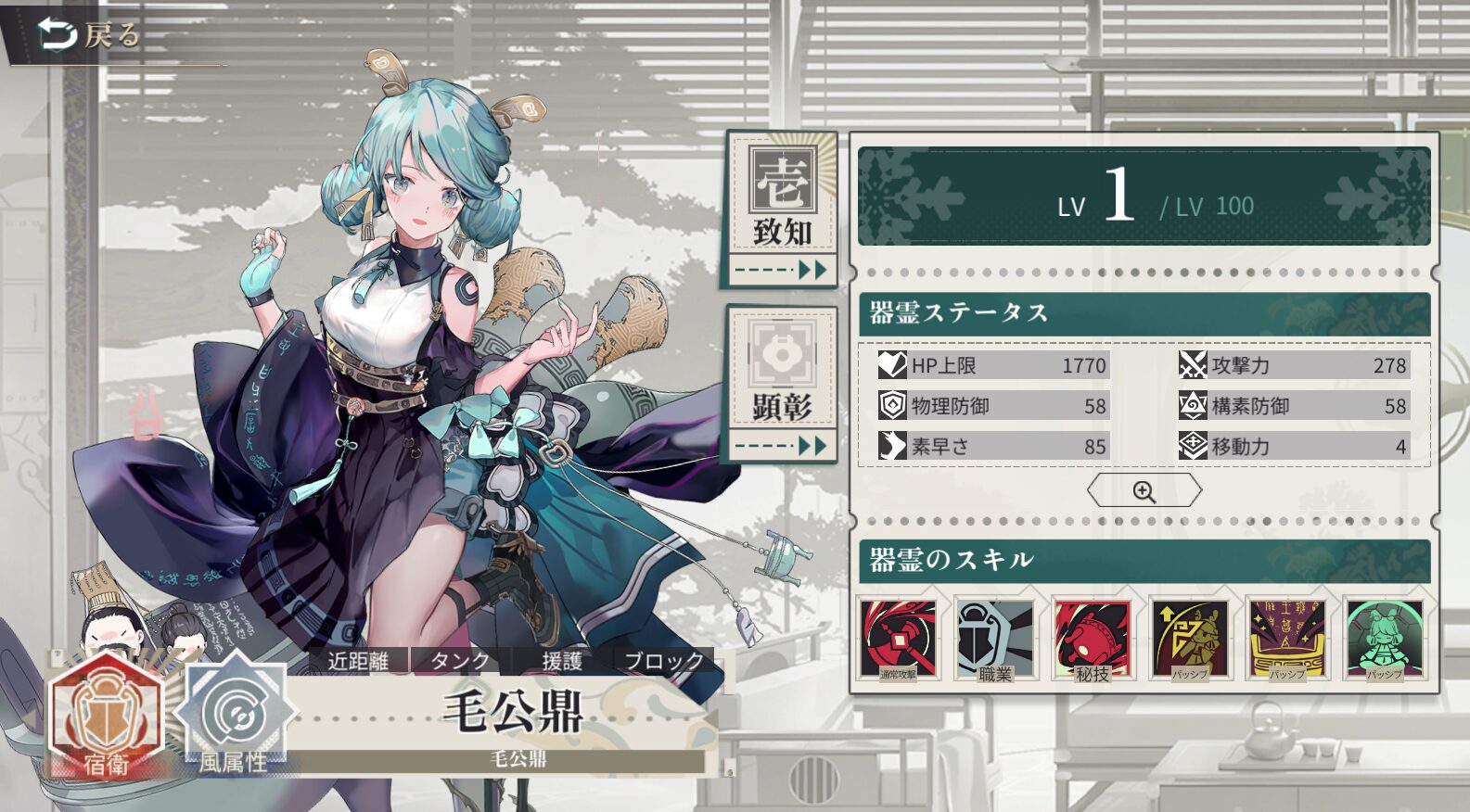
Task: Click the ブロック tag
Action: click(663, 661)
